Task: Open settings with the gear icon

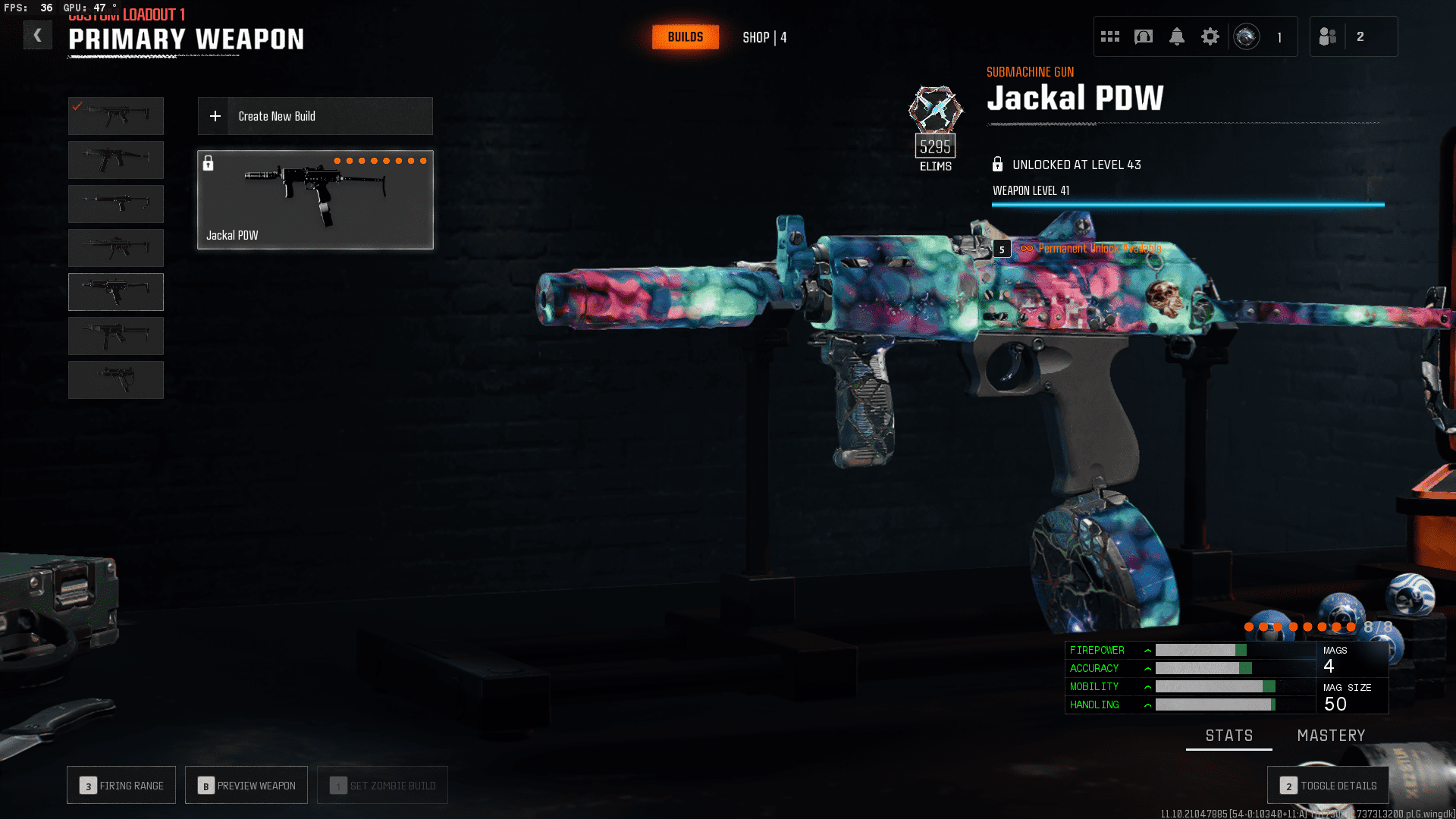Action: pos(1210,36)
